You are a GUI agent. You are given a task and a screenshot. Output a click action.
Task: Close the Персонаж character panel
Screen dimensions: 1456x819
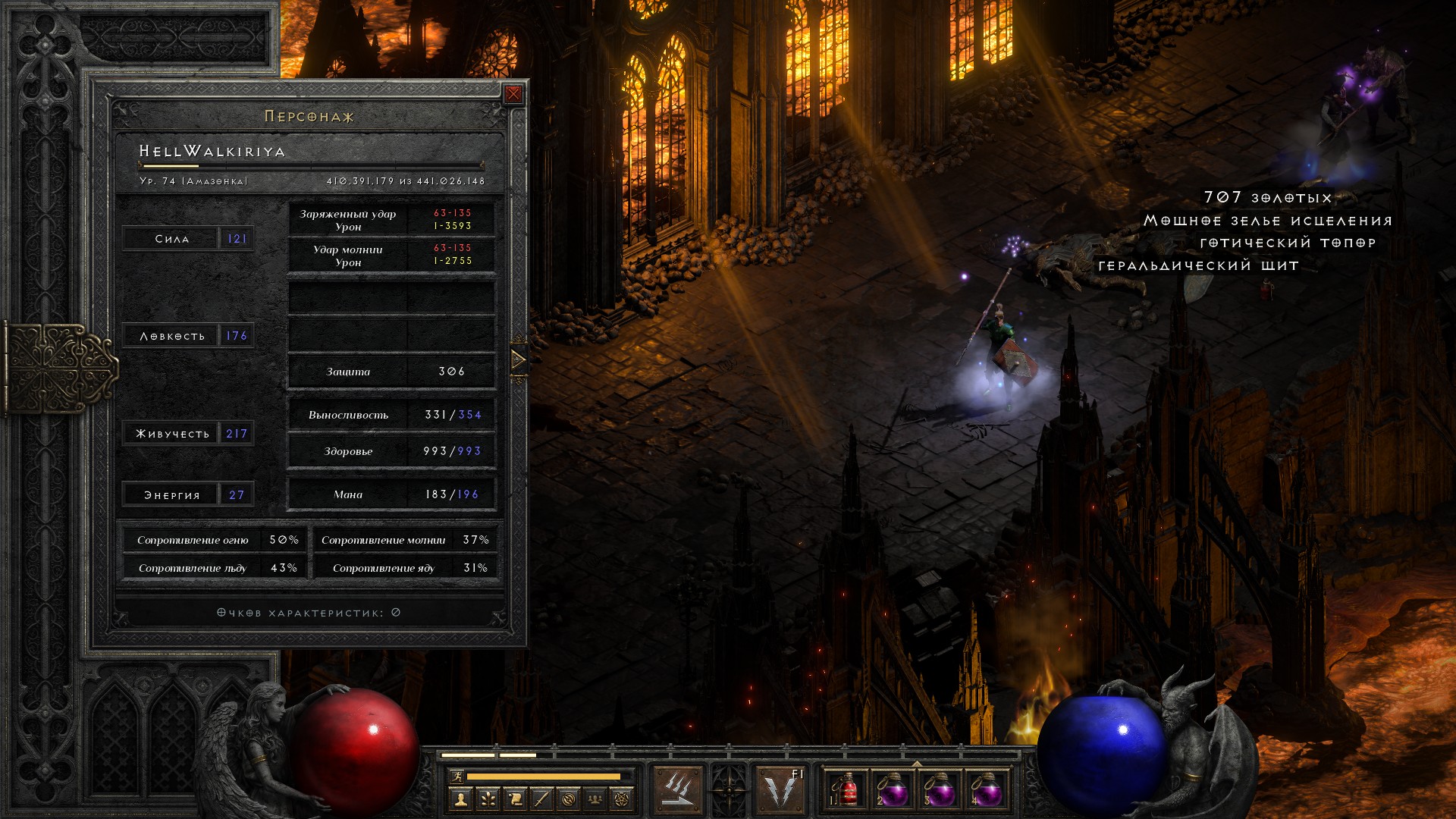513,94
